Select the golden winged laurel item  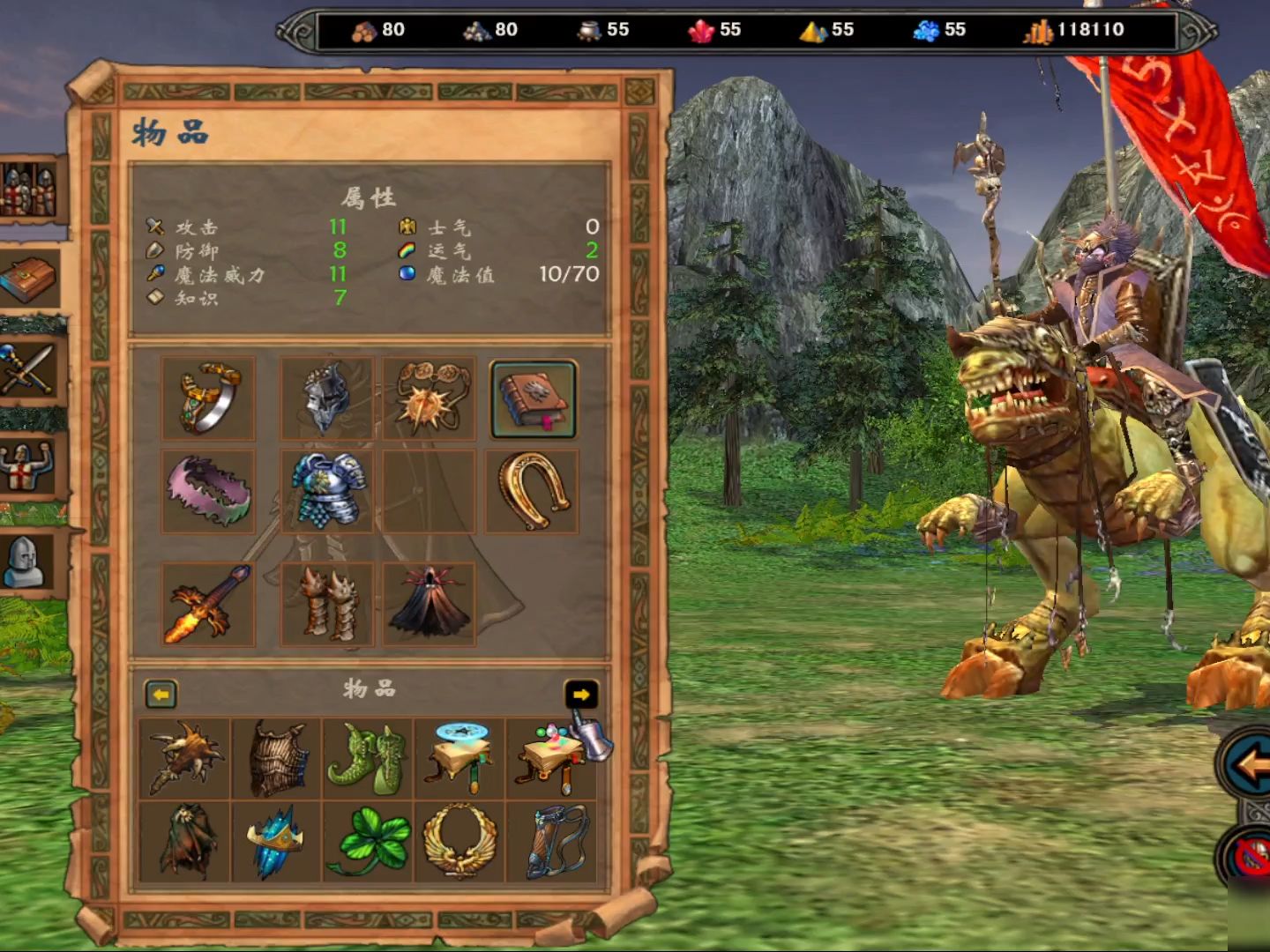(460, 842)
